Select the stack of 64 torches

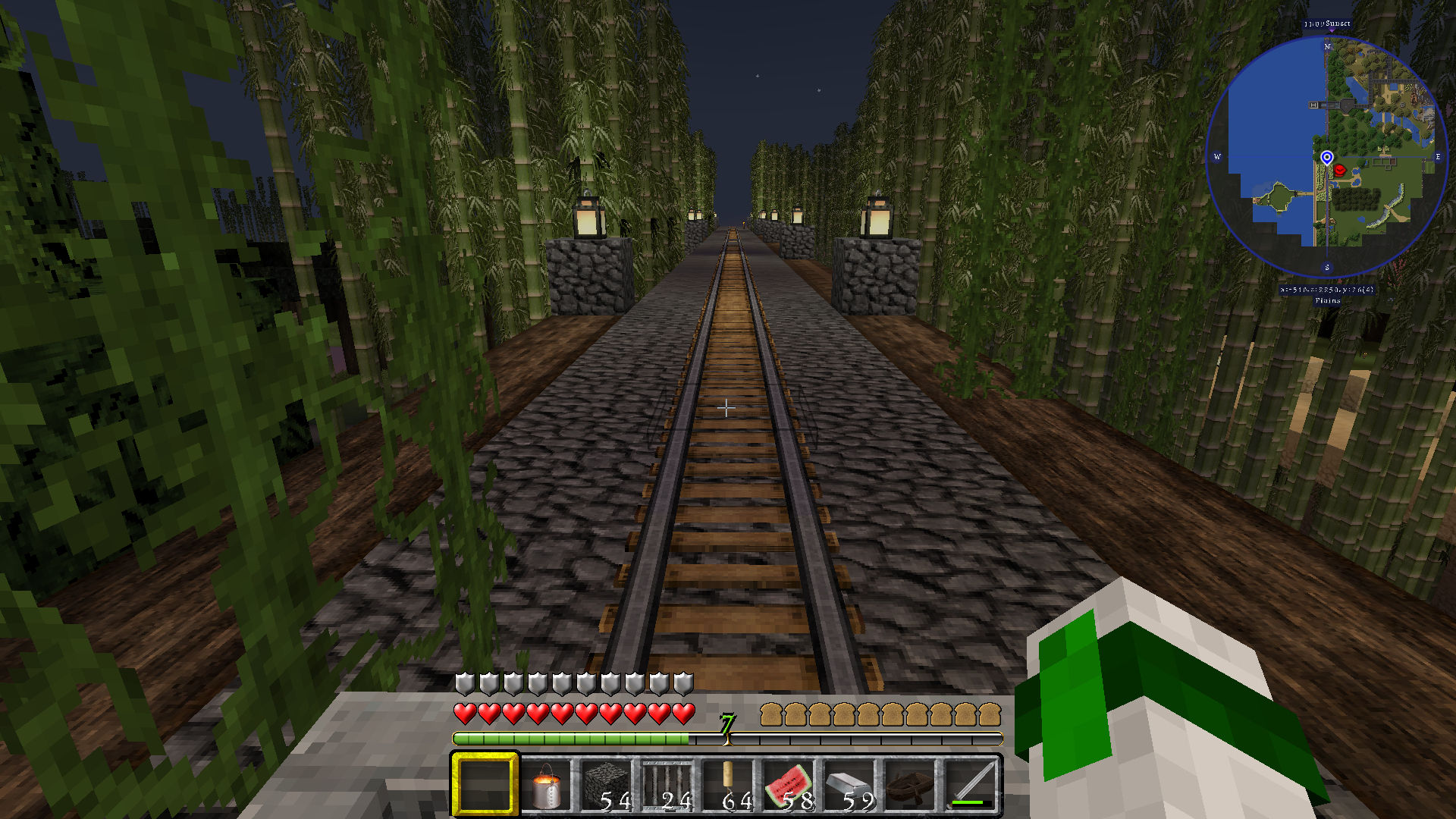click(728, 785)
